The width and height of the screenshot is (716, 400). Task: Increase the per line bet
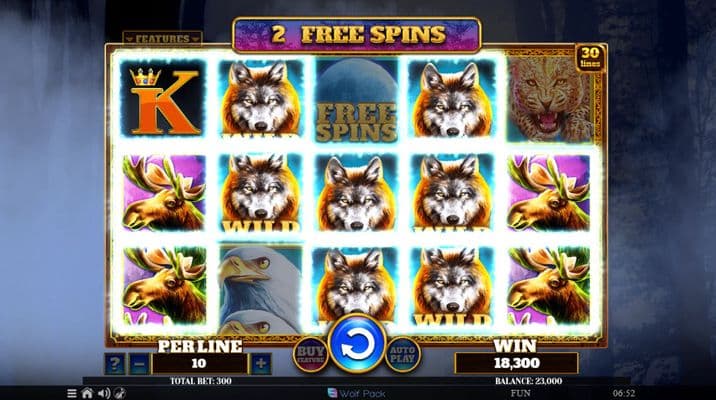(x=261, y=363)
